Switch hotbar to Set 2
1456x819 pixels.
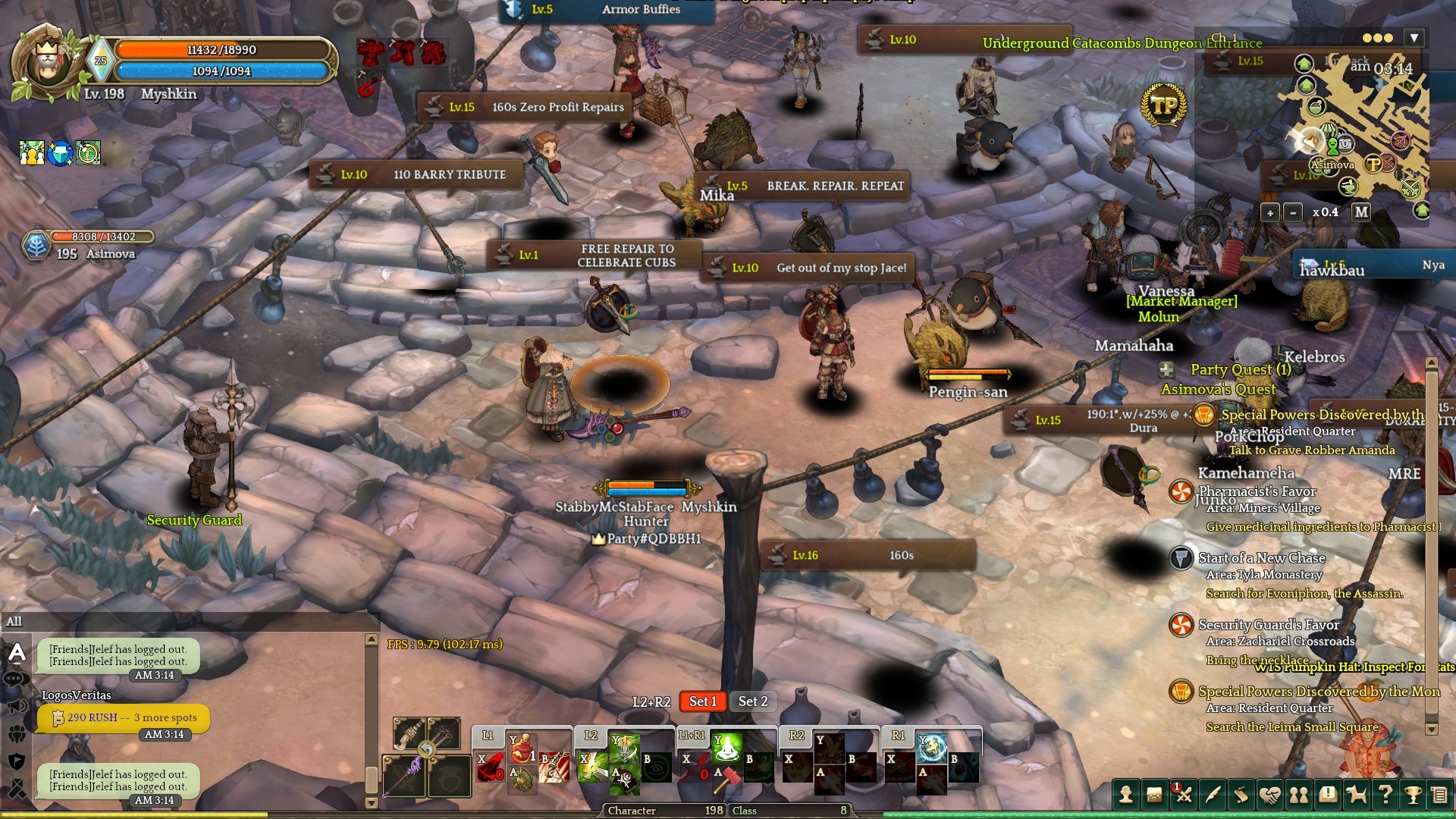753,701
